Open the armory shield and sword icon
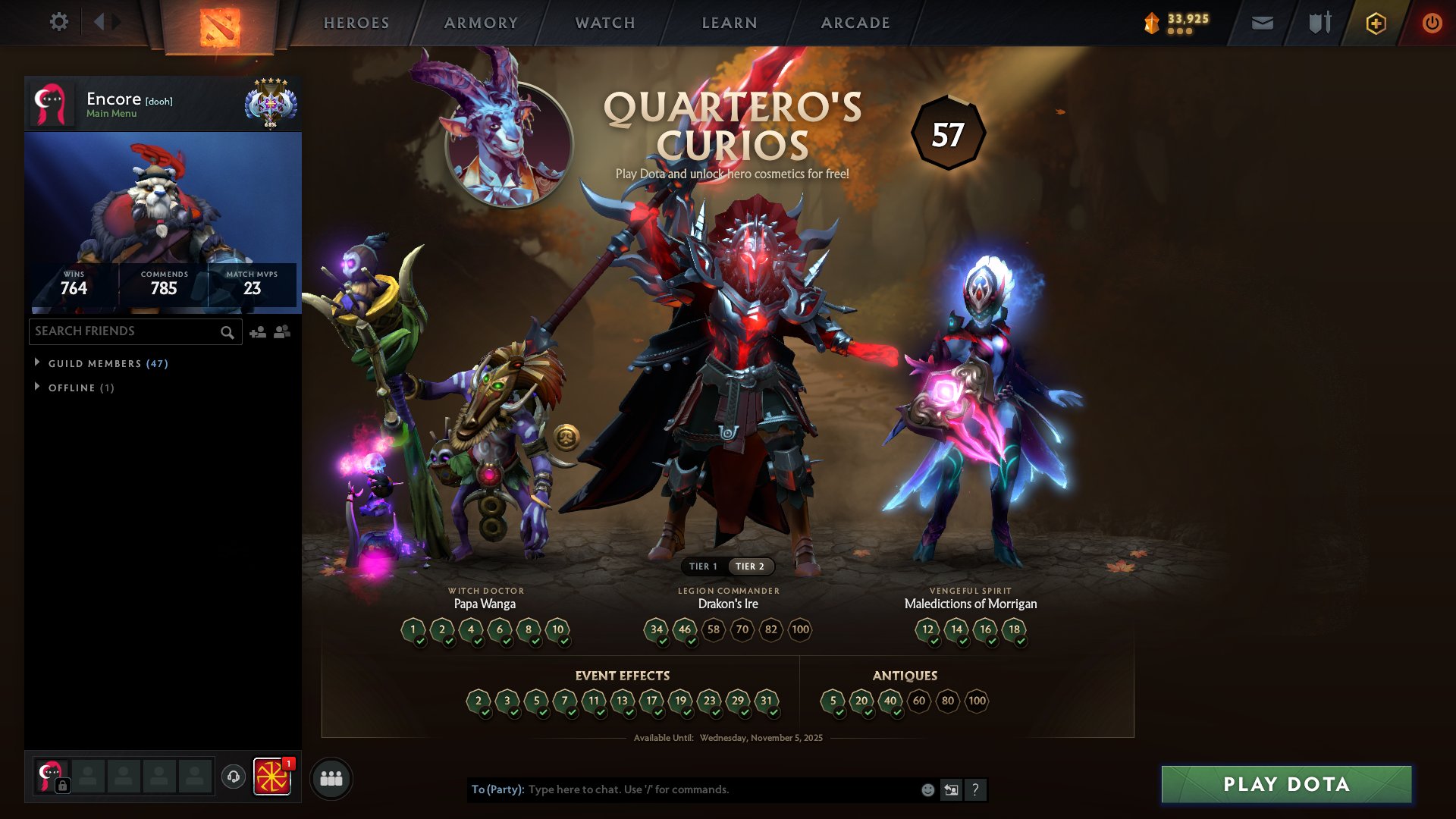Screen dimensions: 1456x819 point(1318,22)
